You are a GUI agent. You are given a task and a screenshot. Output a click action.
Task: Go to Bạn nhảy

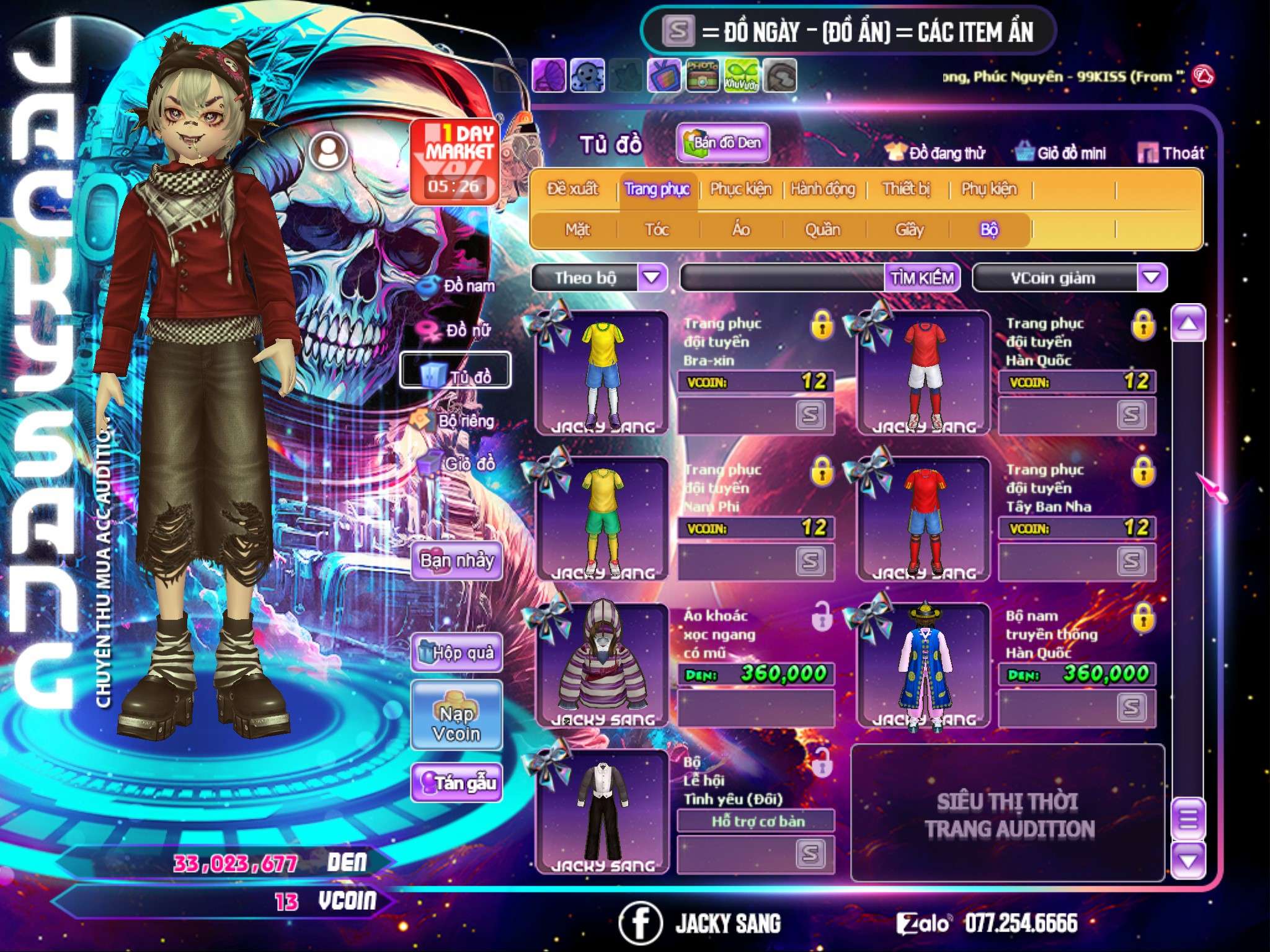pyautogui.click(x=456, y=560)
